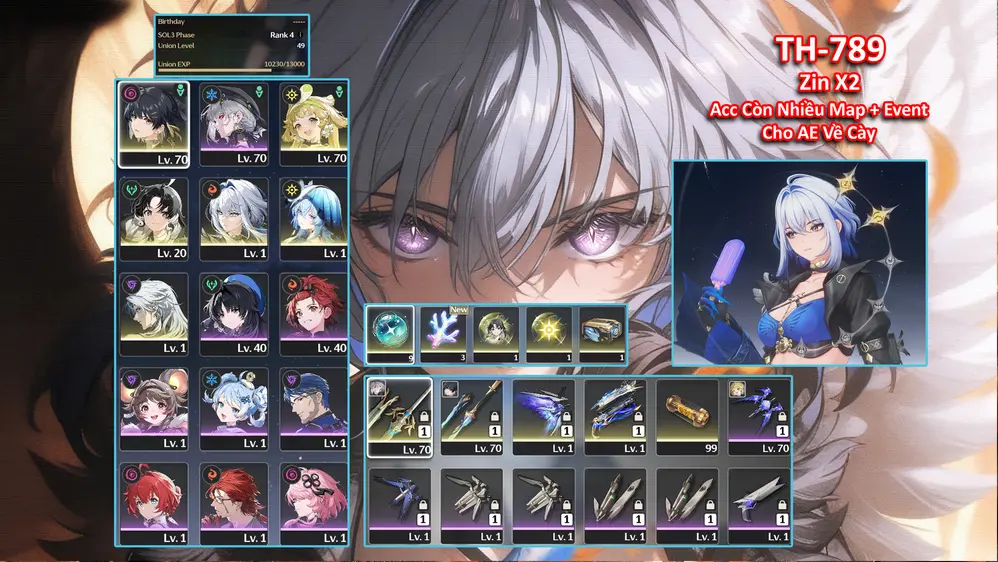Select the teal star orb item
998x562 pixels.
[x=389, y=333]
